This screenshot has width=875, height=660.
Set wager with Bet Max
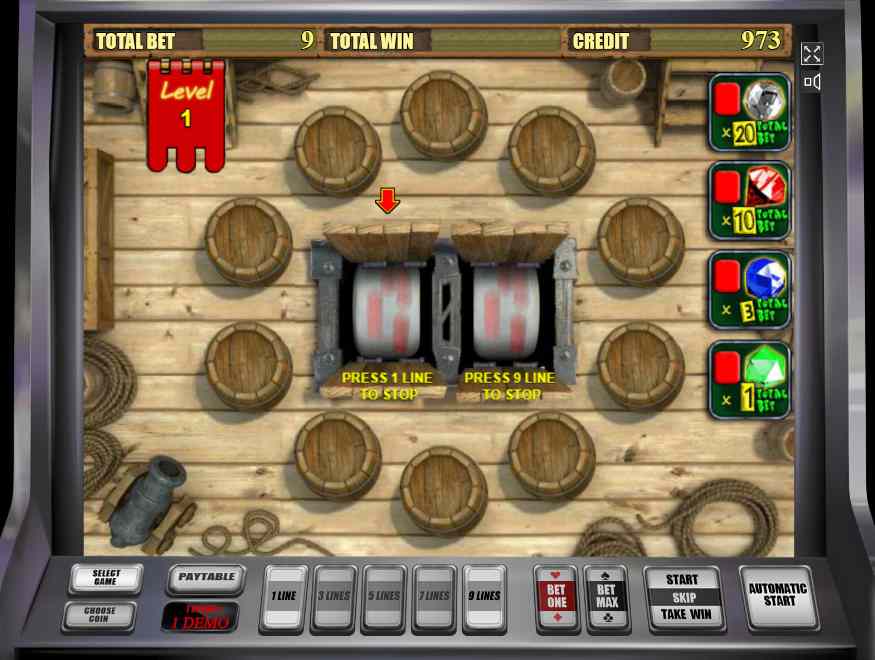tap(606, 597)
